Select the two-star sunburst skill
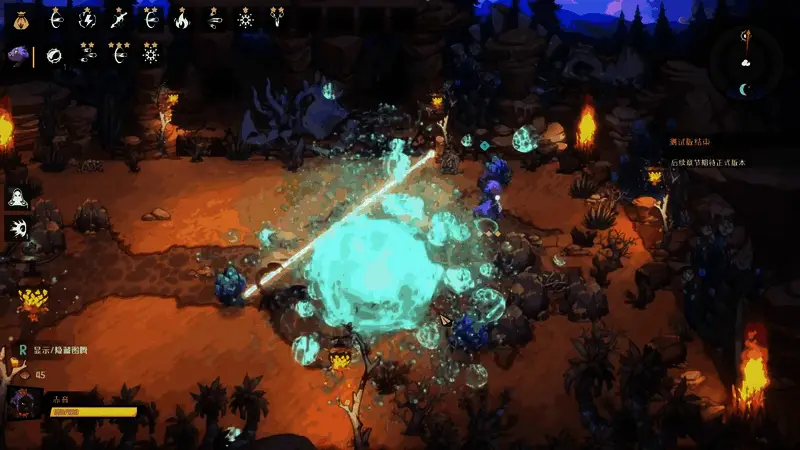This screenshot has width=800, height=450. [x=151, y=54]
